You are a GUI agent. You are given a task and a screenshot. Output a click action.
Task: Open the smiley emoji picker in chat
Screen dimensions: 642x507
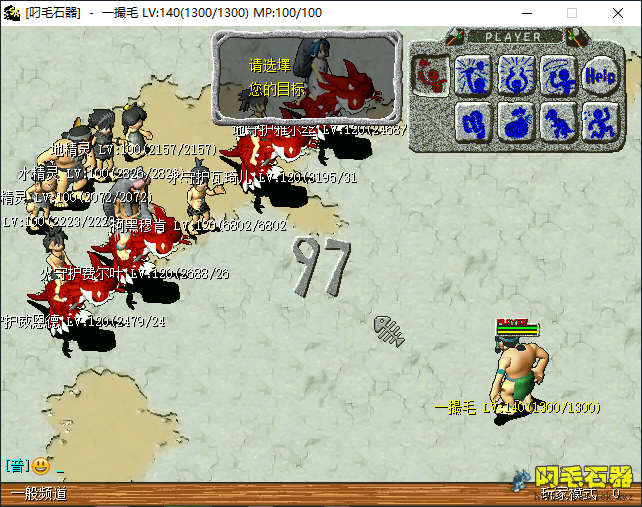coord(41,465)
